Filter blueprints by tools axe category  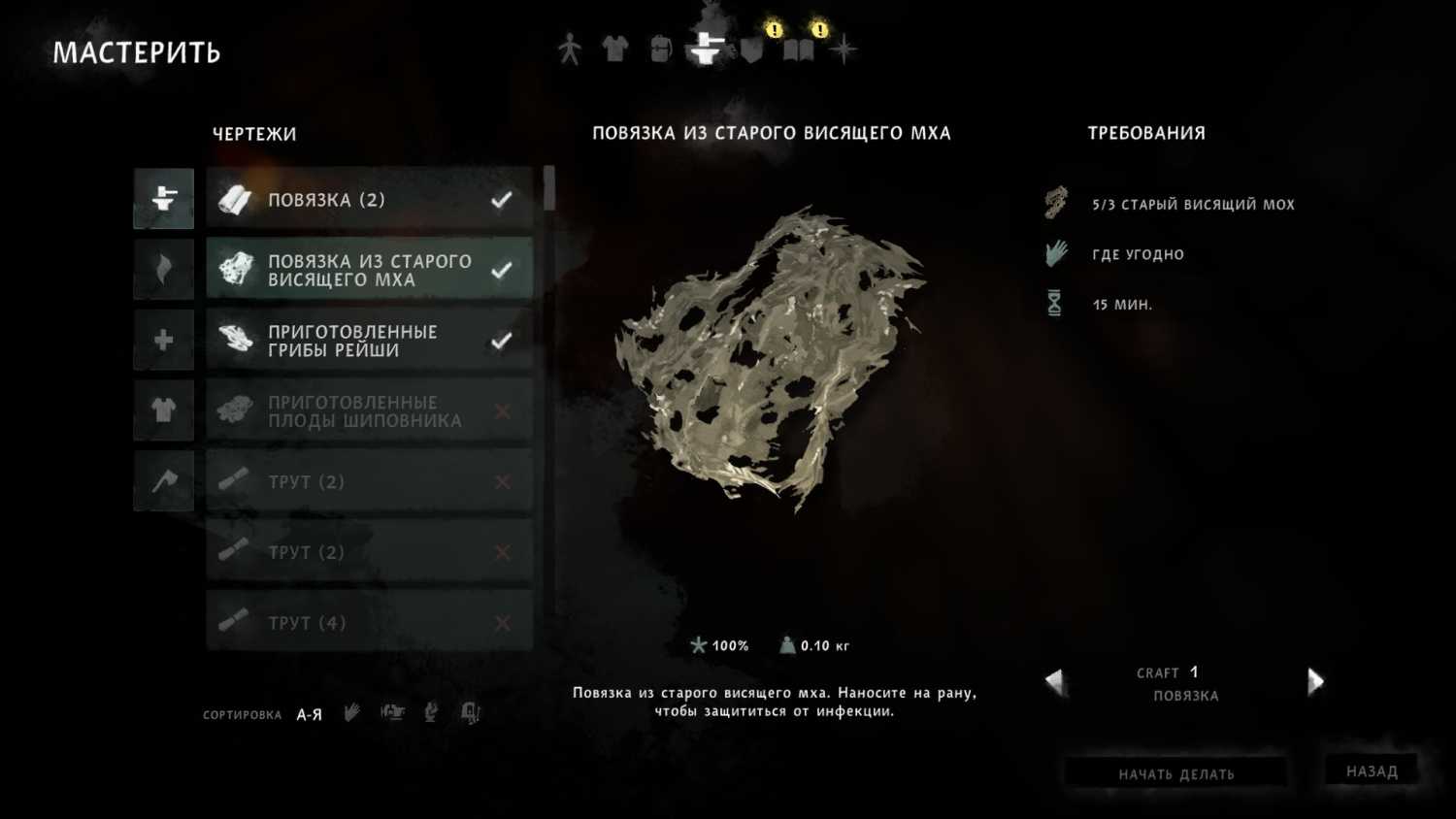(164, 480)
